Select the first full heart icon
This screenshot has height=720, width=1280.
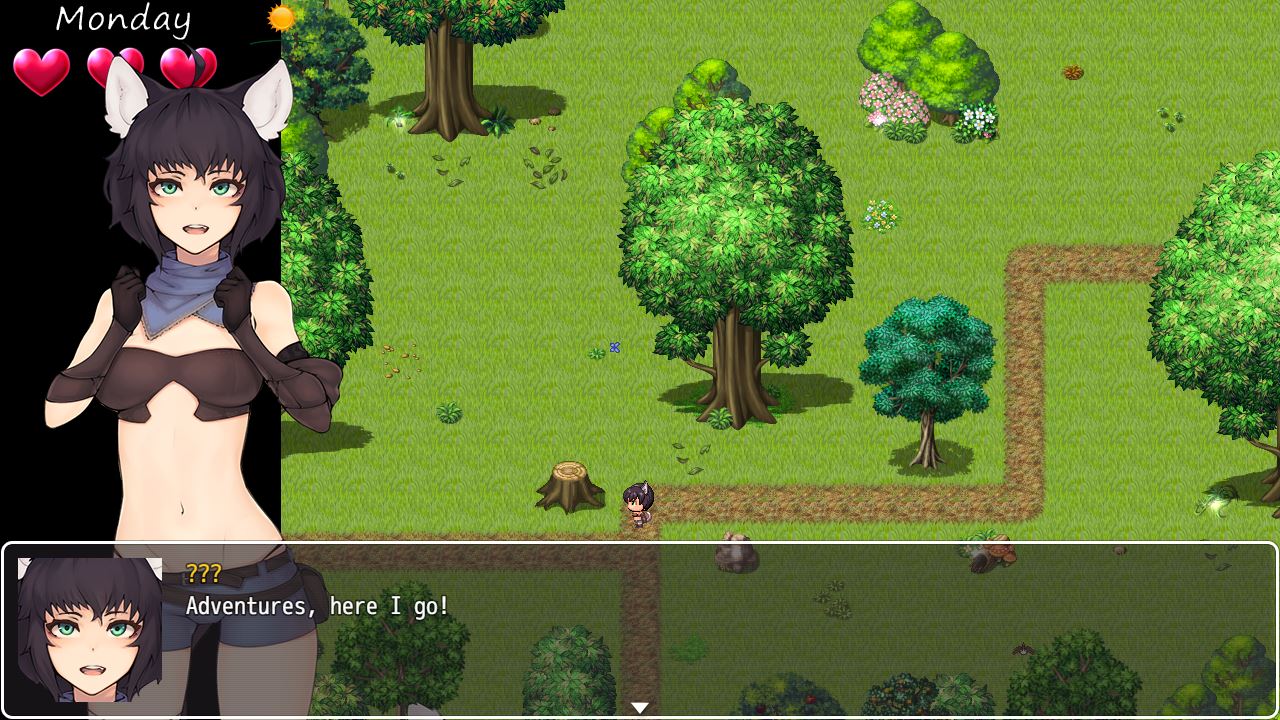point(42,70)
